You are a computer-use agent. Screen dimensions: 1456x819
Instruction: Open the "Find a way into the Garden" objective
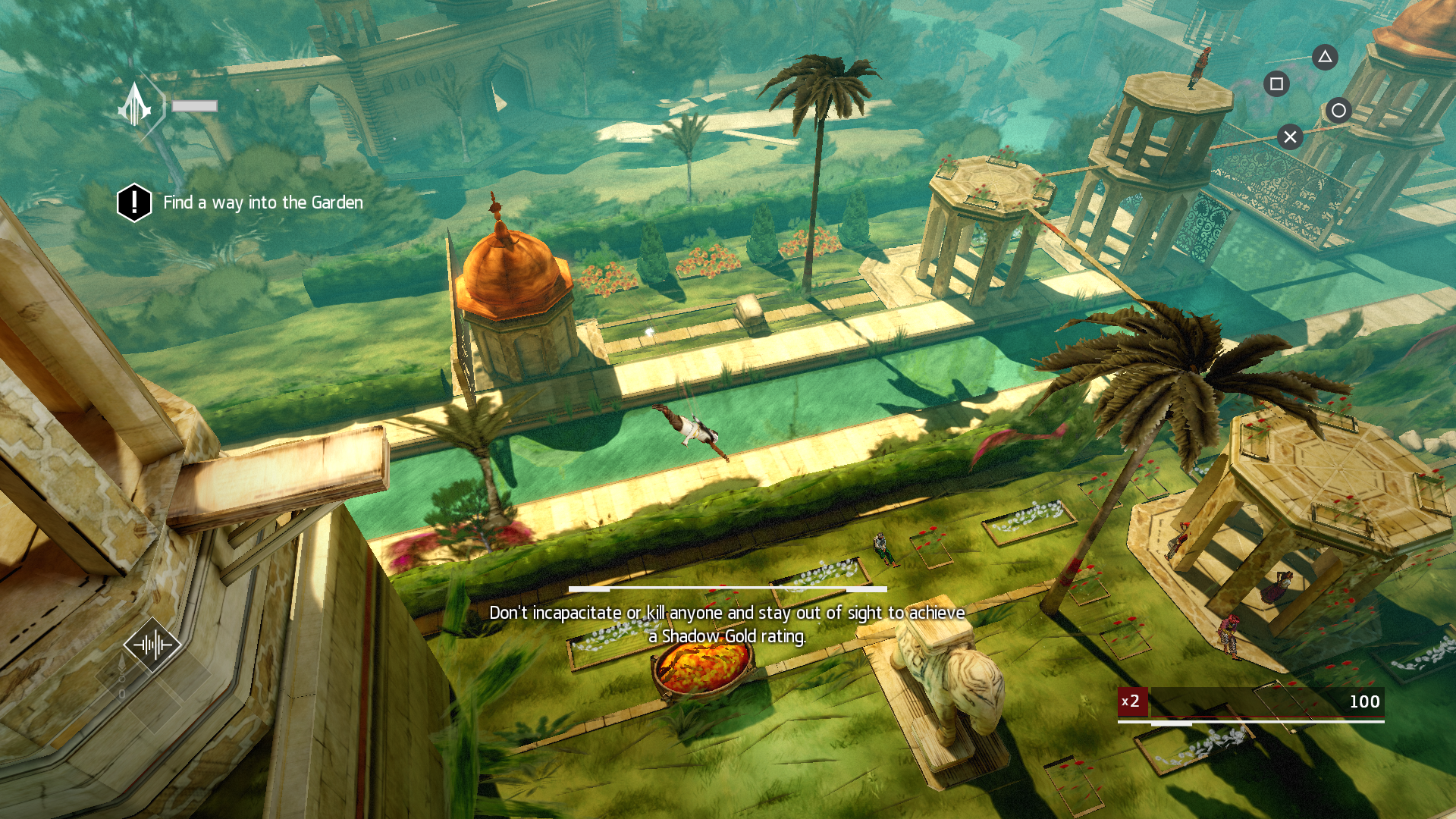point(263,202)
